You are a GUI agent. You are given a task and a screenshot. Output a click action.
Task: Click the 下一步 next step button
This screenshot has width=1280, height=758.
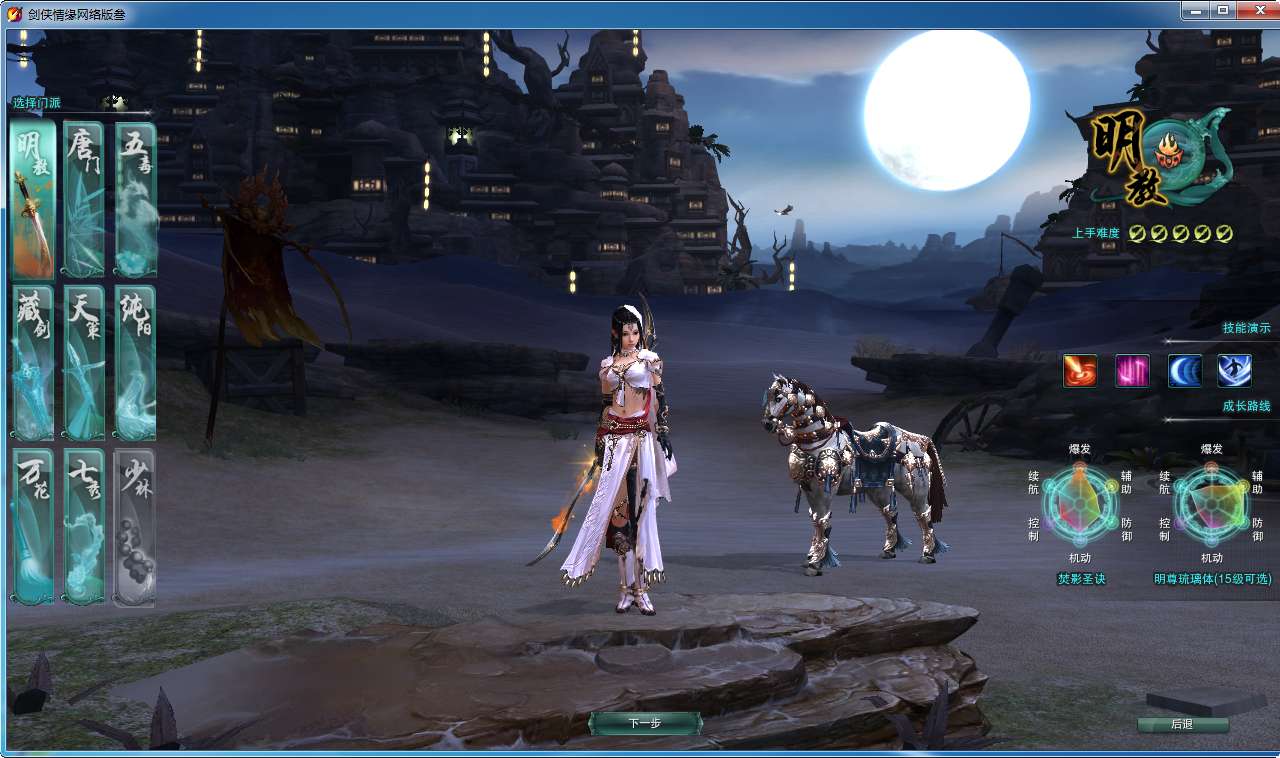click(645, 723)
